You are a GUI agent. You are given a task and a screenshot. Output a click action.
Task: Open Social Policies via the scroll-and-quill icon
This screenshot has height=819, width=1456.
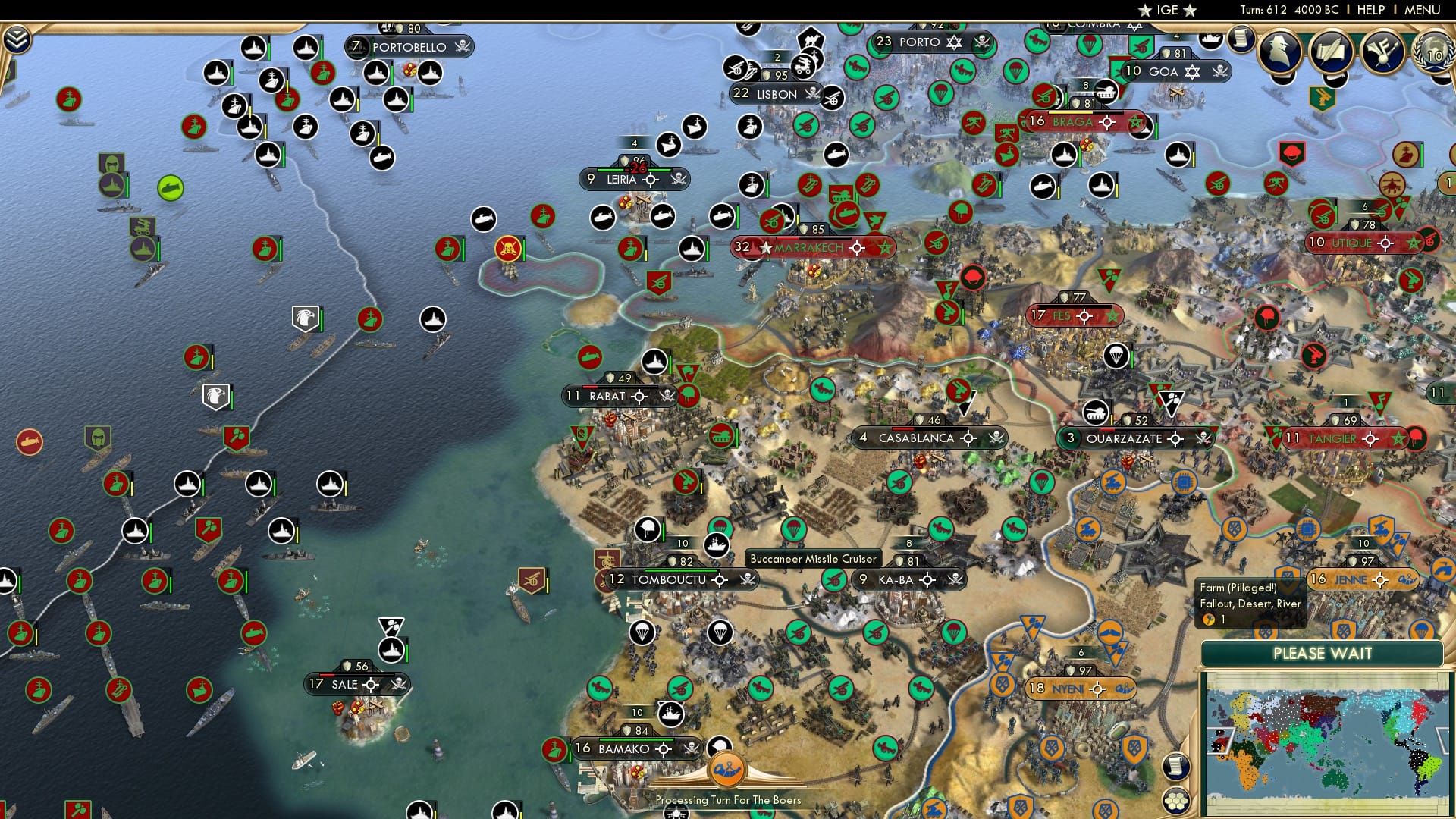tap(1332, 52)
